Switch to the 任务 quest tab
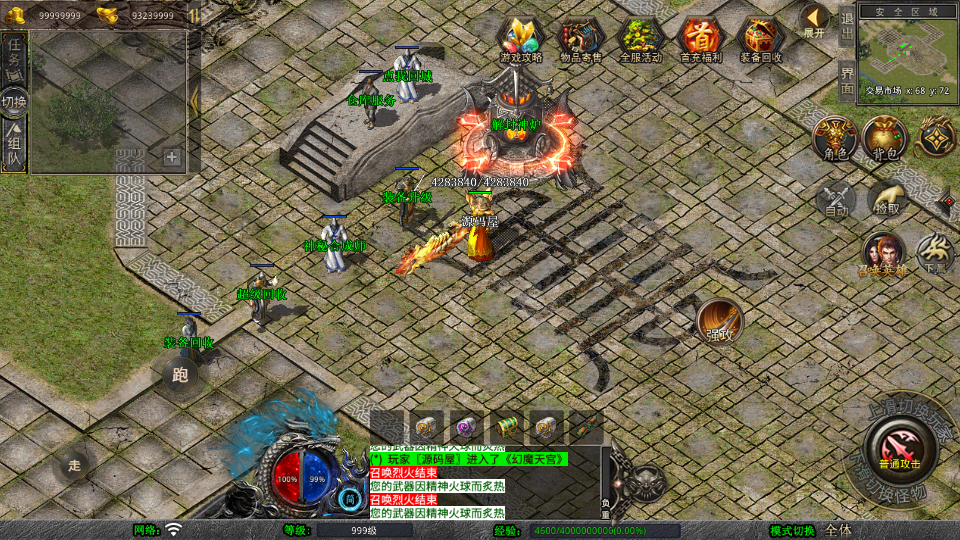960x540 pixels. 14,54
